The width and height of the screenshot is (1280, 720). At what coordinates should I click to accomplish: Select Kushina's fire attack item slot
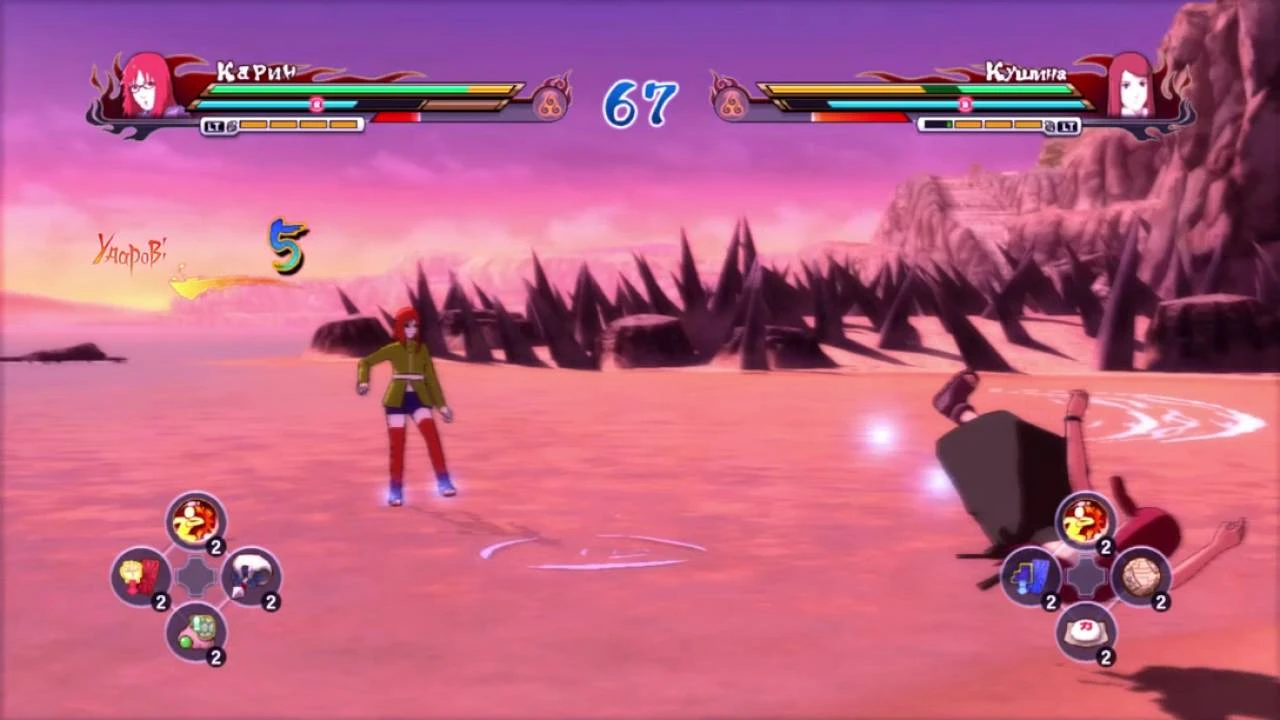(x=1083, y=520)
